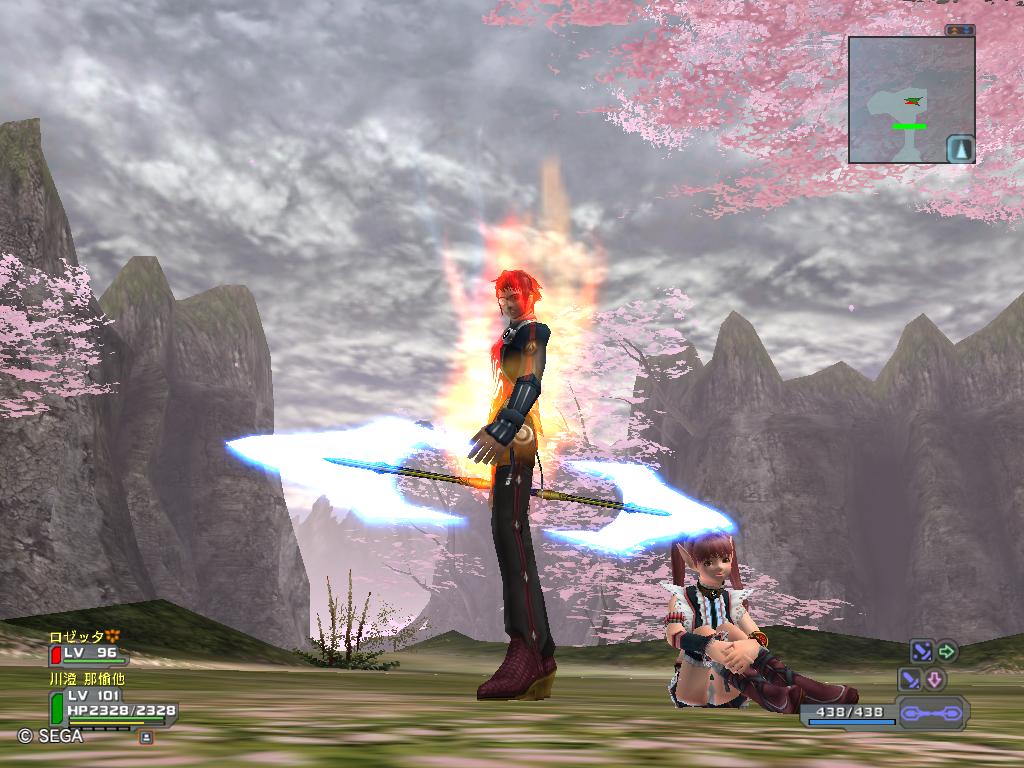Click the small indicator tab above the minimap
This screenshot has width=1024, height=768.
(x=960, y=31)
